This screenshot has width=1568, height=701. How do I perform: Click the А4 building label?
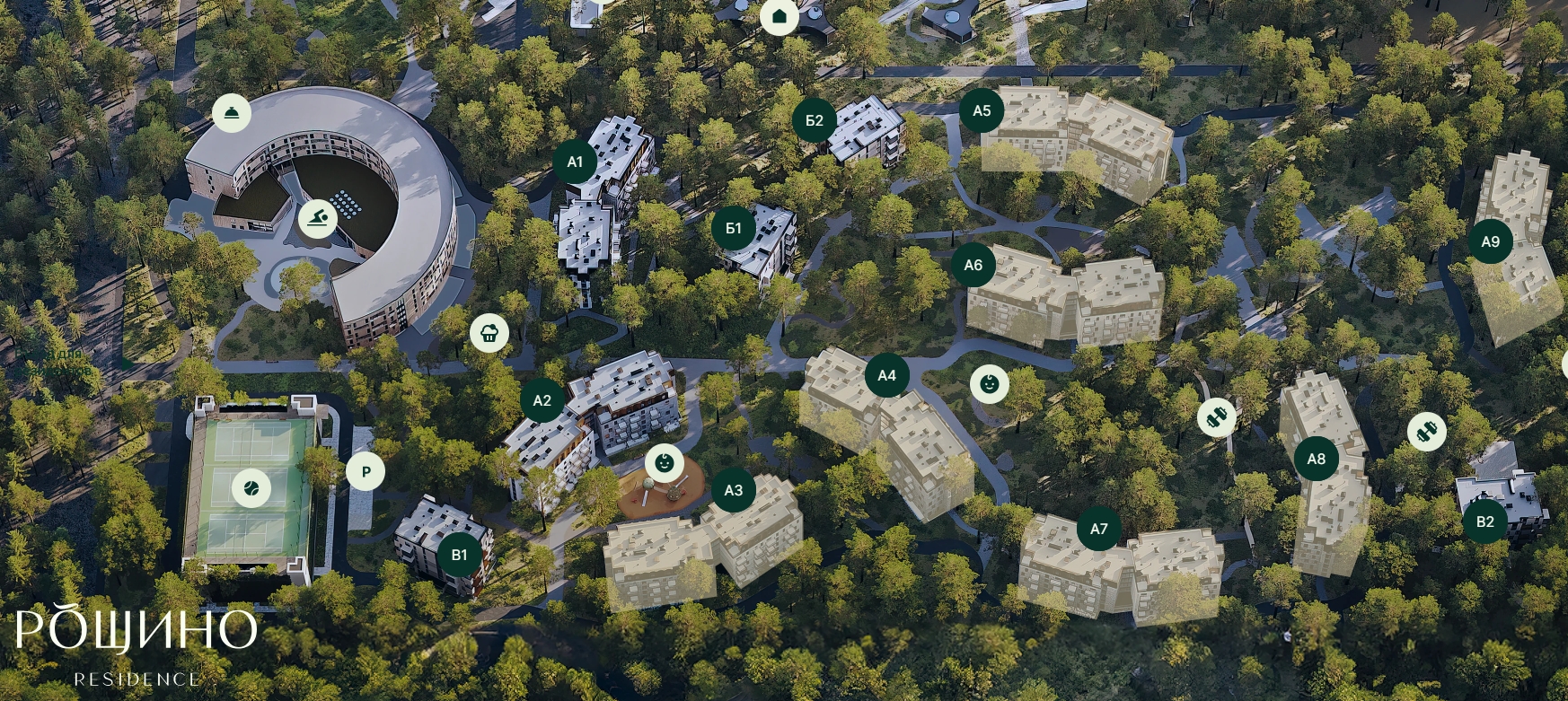click(x=887, y=375)
